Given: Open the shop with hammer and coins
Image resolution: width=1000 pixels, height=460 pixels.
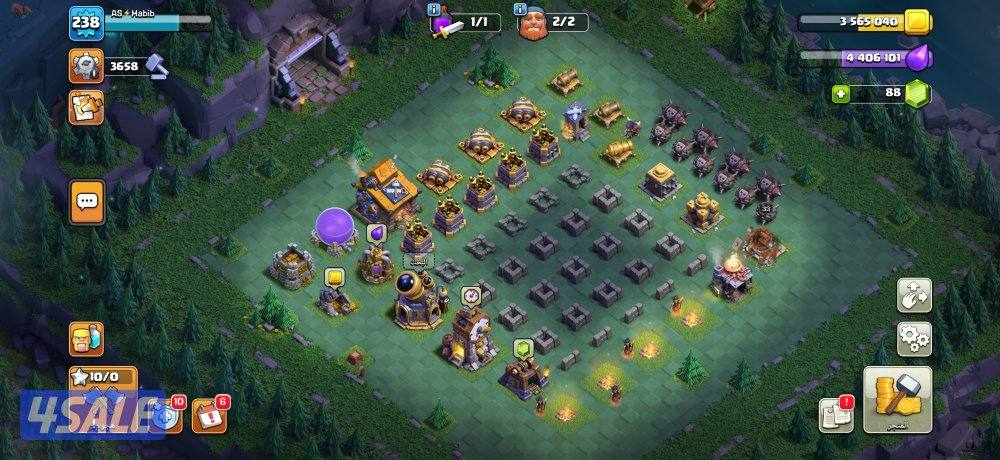Looking at the screenshot, I should pyautogui.click(x=896, y=399).
